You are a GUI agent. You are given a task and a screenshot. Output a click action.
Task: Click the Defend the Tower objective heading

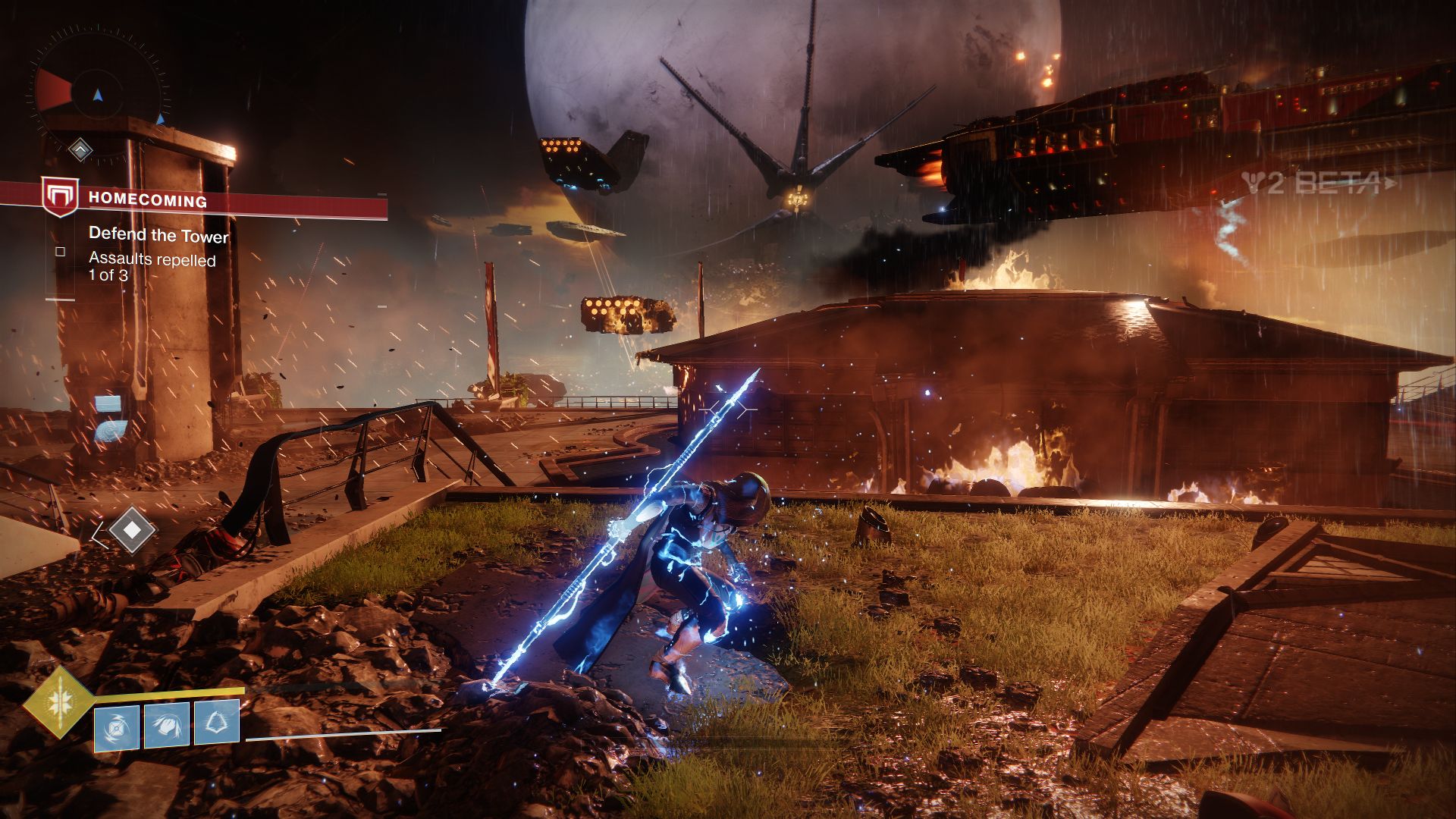coord(158,236)
